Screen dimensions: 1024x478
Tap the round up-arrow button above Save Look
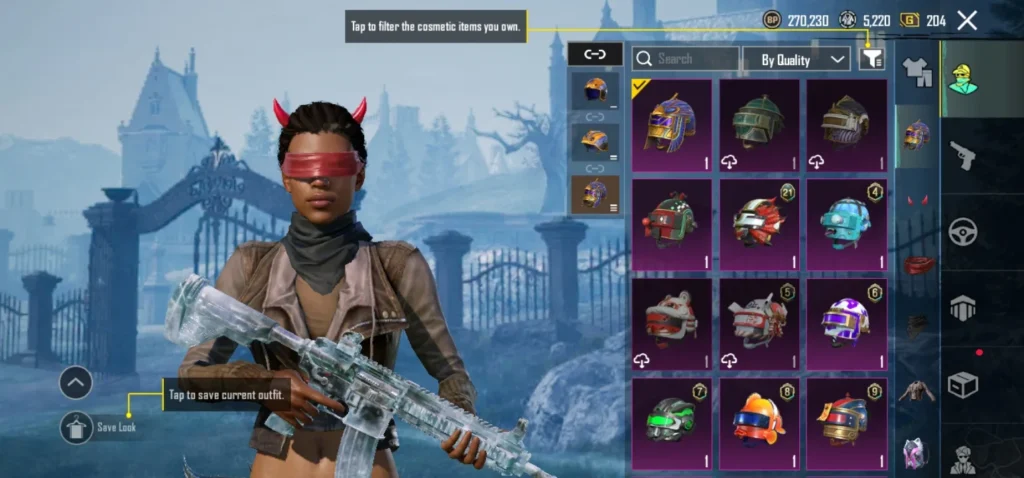coord(76,382)
